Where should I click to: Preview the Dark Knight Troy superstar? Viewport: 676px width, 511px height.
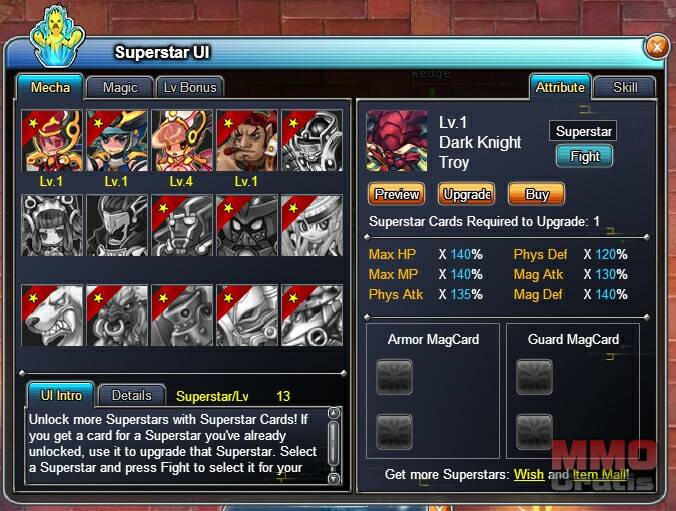pyautogui.click(x=396, y=194)
